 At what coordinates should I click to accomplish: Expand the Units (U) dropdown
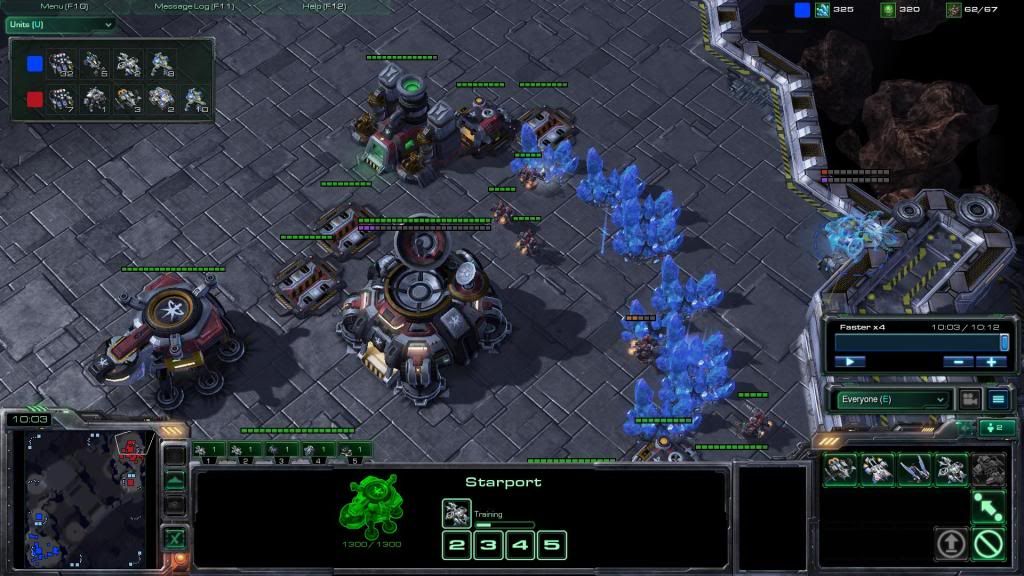[60, 24]
